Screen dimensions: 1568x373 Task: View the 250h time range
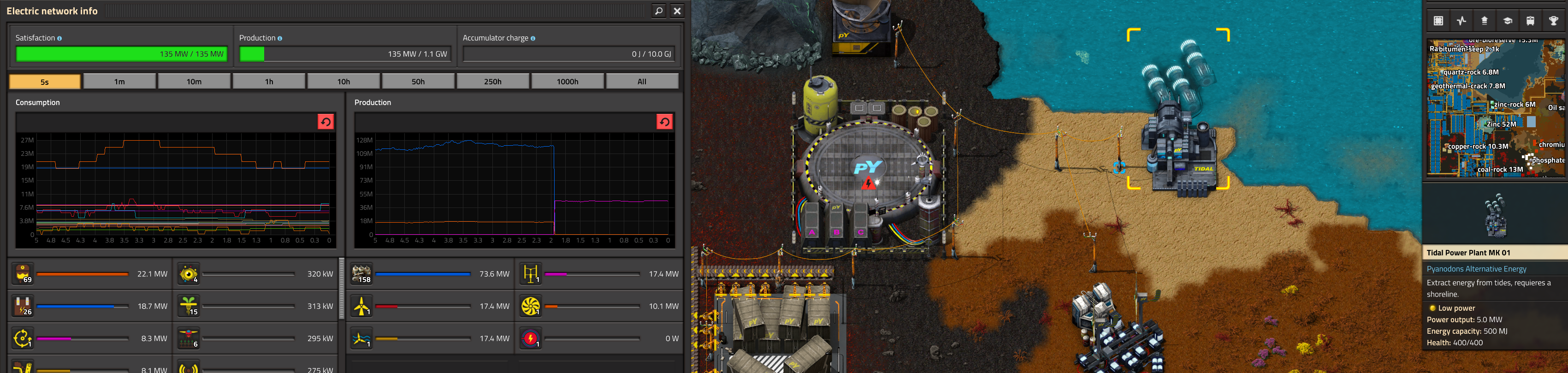click(x=492, y=82)
